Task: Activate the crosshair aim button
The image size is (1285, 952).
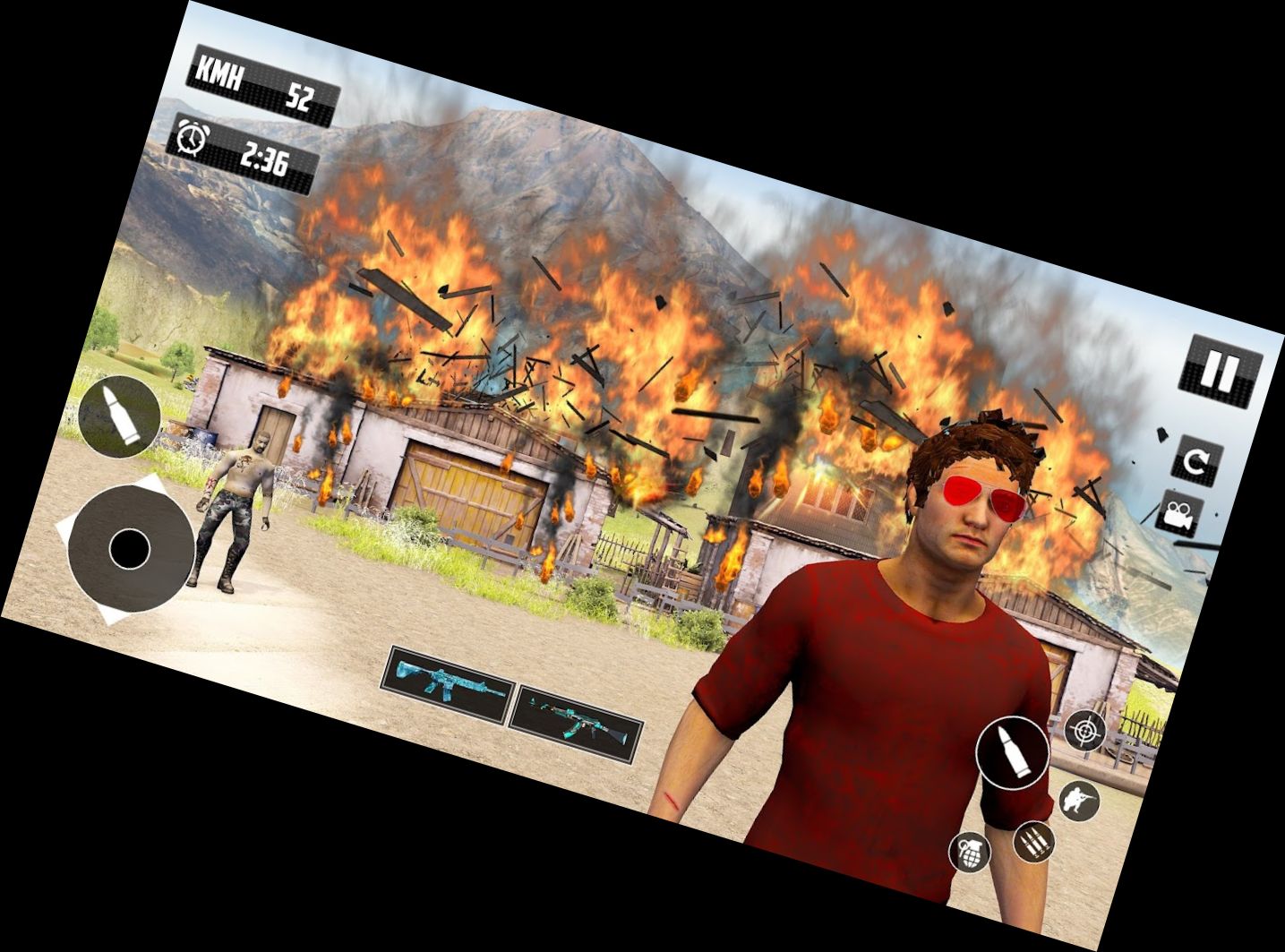Action: (x=1086, y=730)
